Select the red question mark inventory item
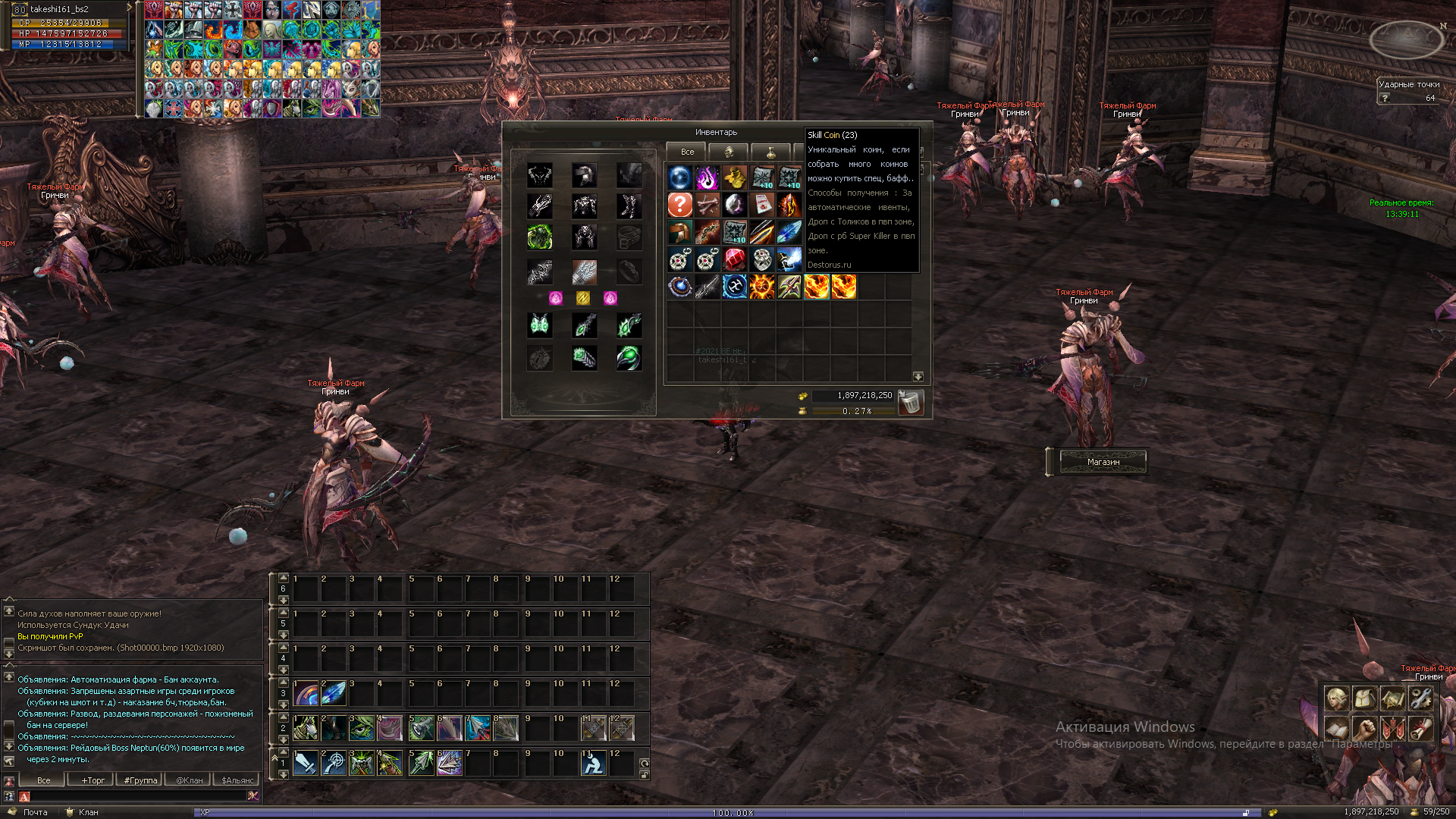This screenshot has height=819, width=1456. click(x=680, y=205)
